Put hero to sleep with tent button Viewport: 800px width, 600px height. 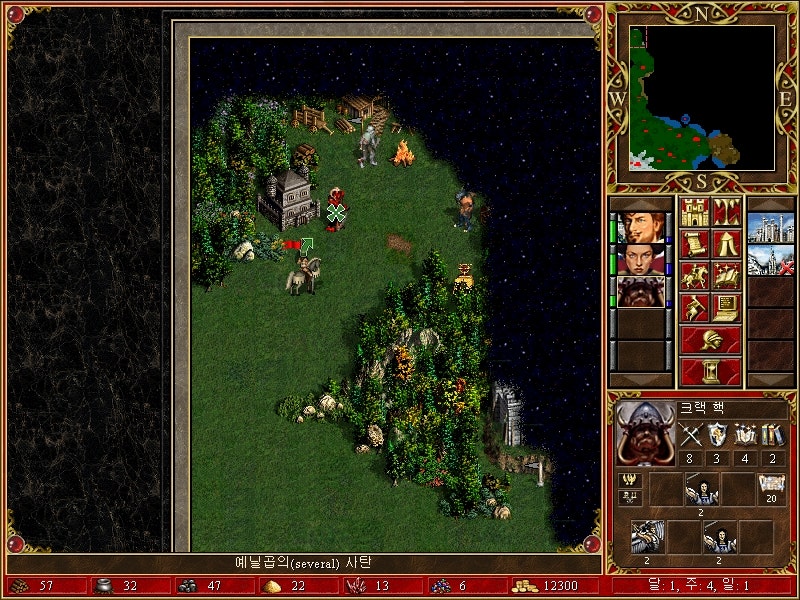[x=726, y=243]
